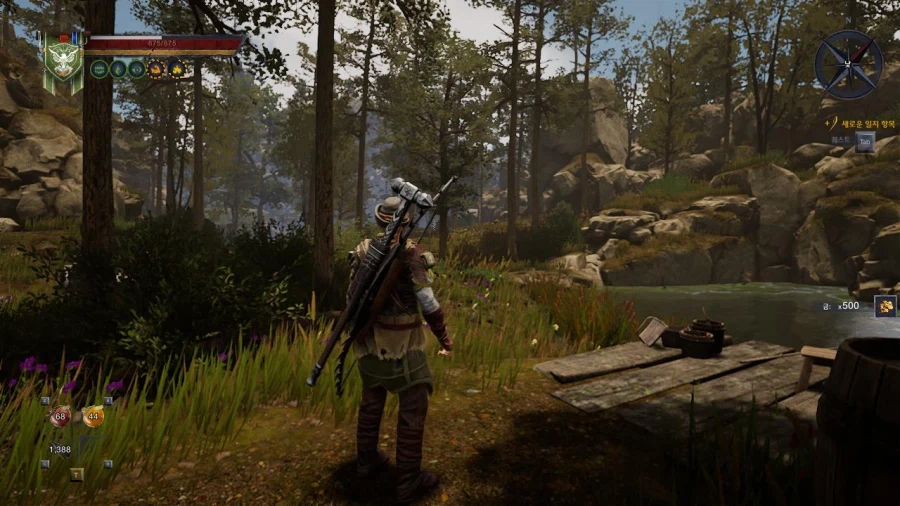Viewport: 900px width, 506px height.
Task: Select the red health potion slot
Action: 60,416
